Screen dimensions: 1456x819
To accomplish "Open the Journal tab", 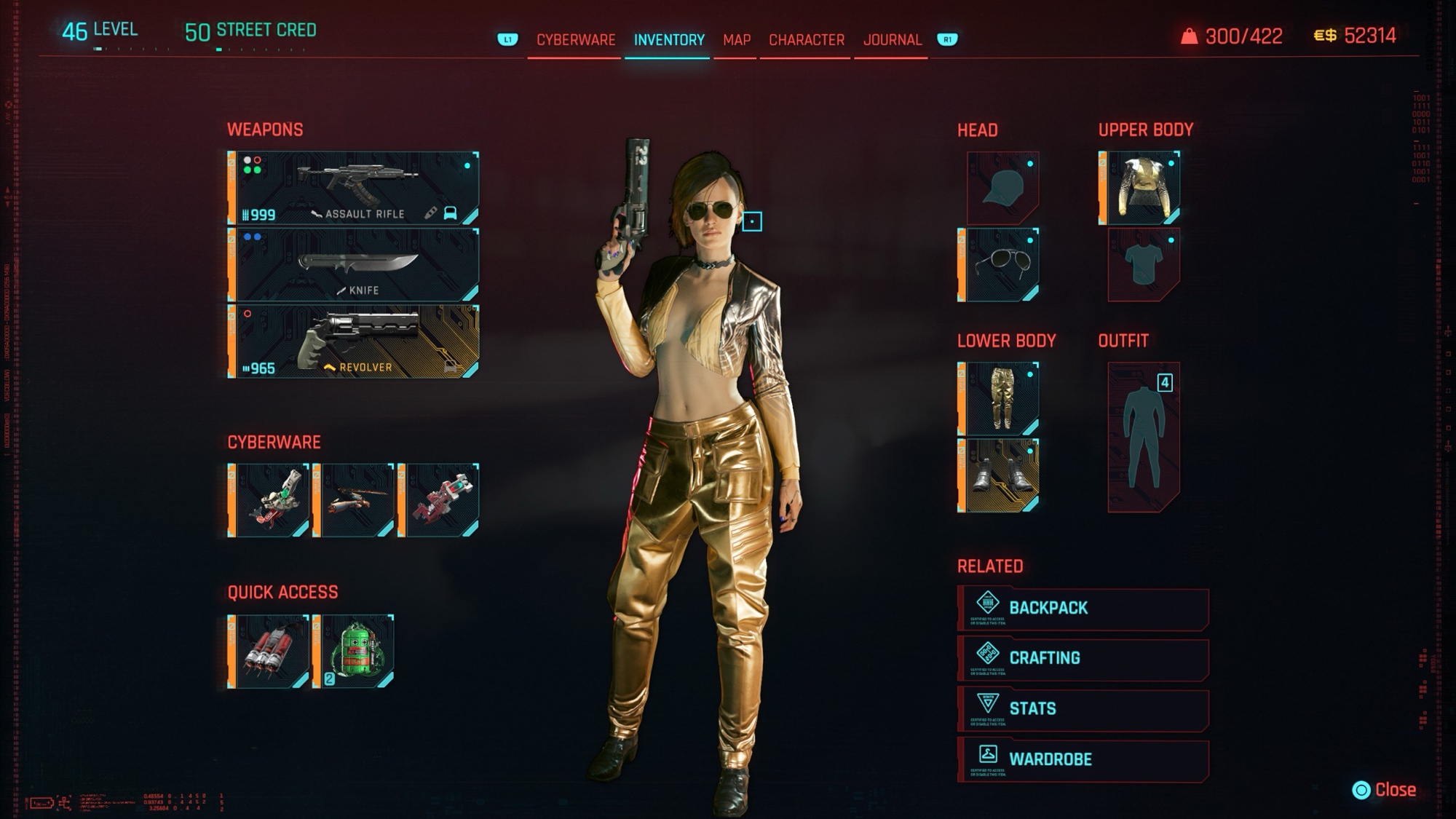I will [x=892, y=40].
